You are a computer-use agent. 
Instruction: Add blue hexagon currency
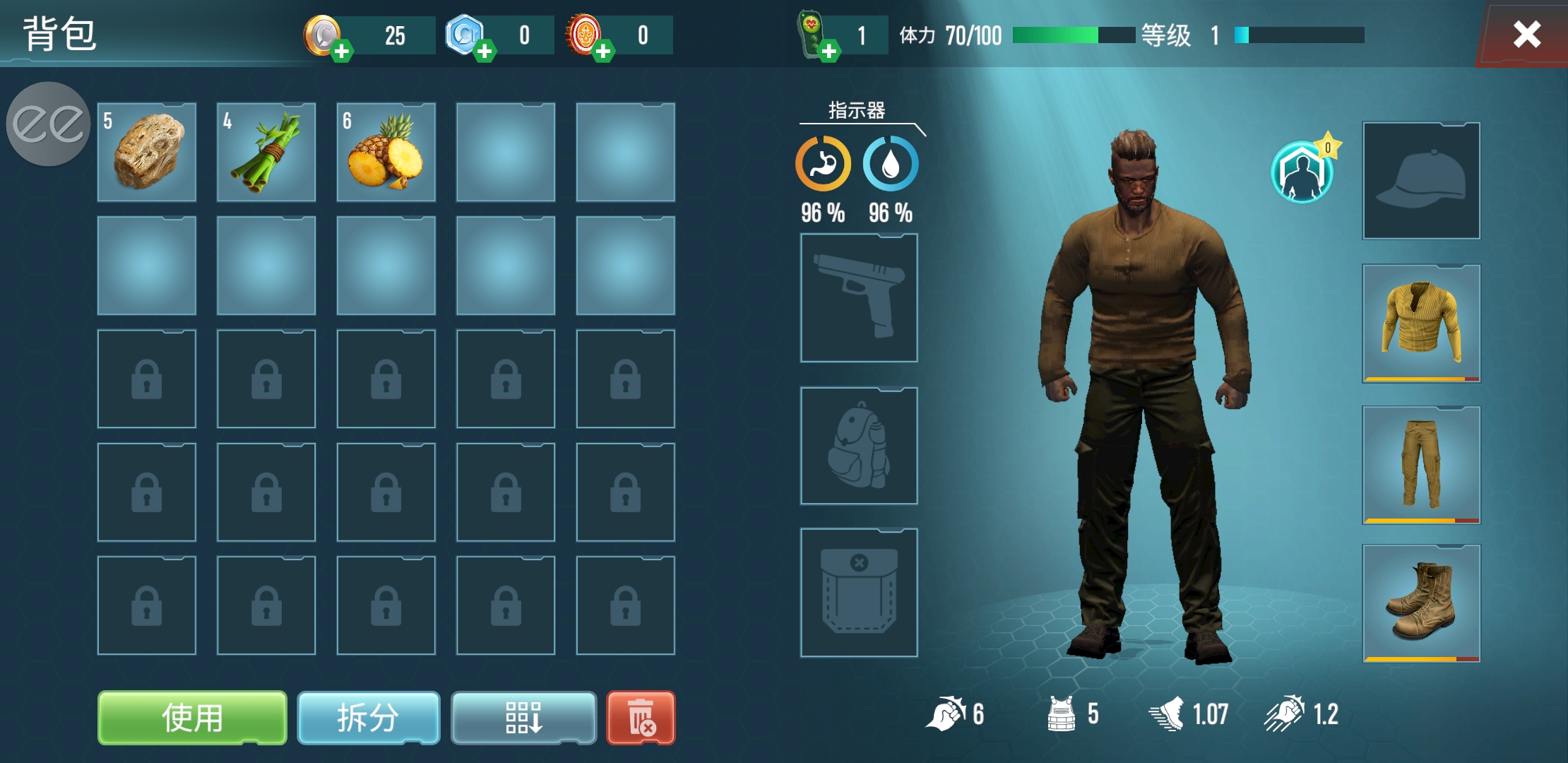pos(485,51)
